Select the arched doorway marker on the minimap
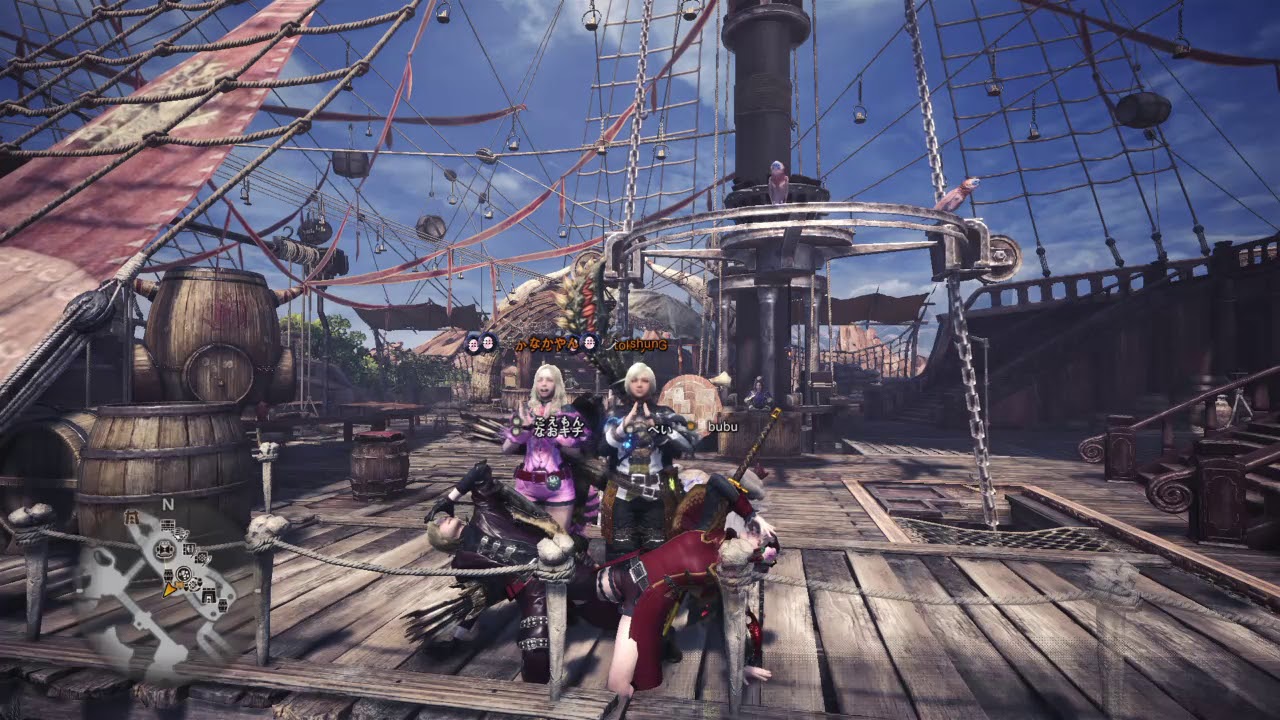 coord(209,595)
